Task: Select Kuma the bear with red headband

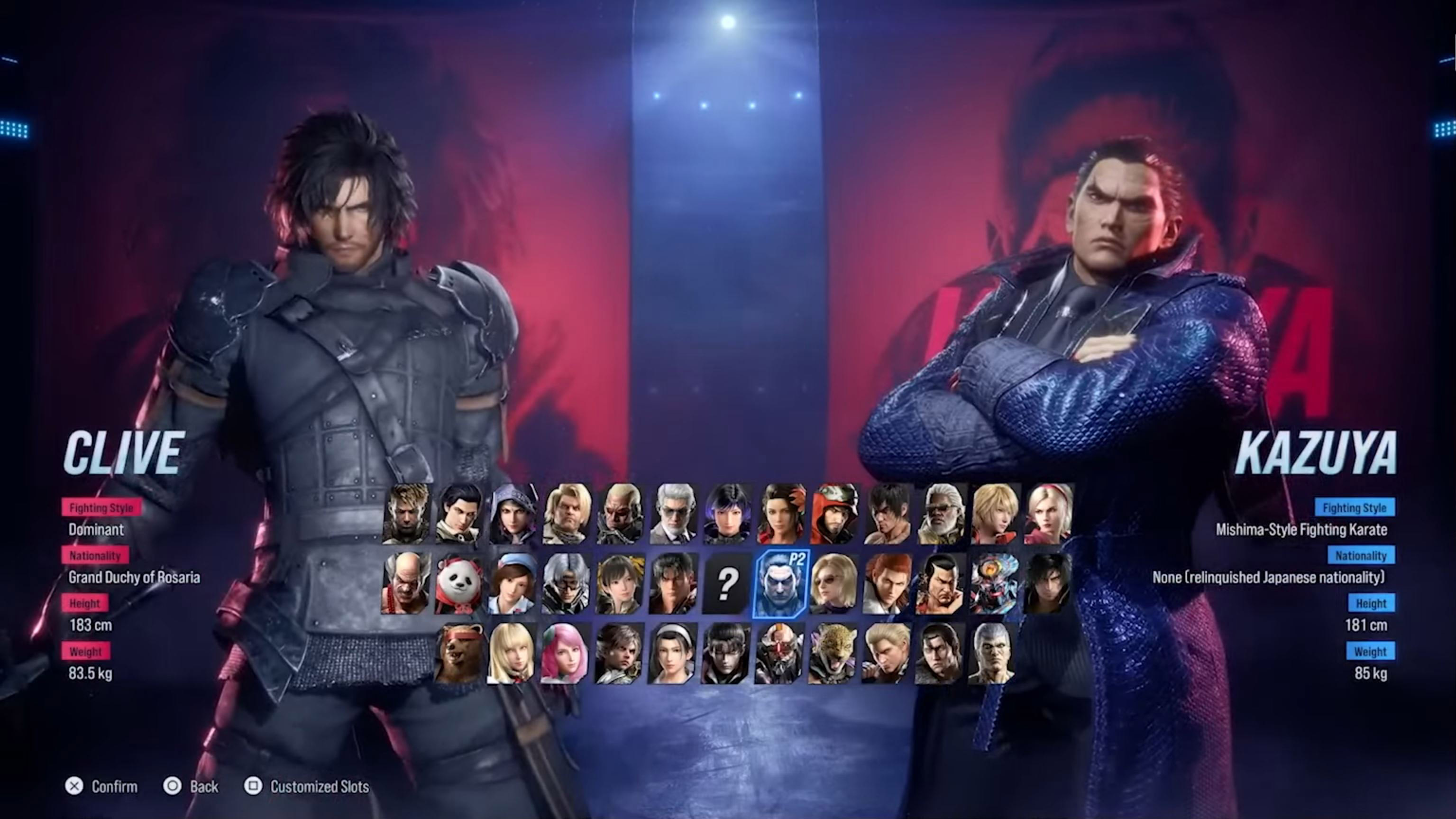Action: pyautogui.click(x=459, y=654)
